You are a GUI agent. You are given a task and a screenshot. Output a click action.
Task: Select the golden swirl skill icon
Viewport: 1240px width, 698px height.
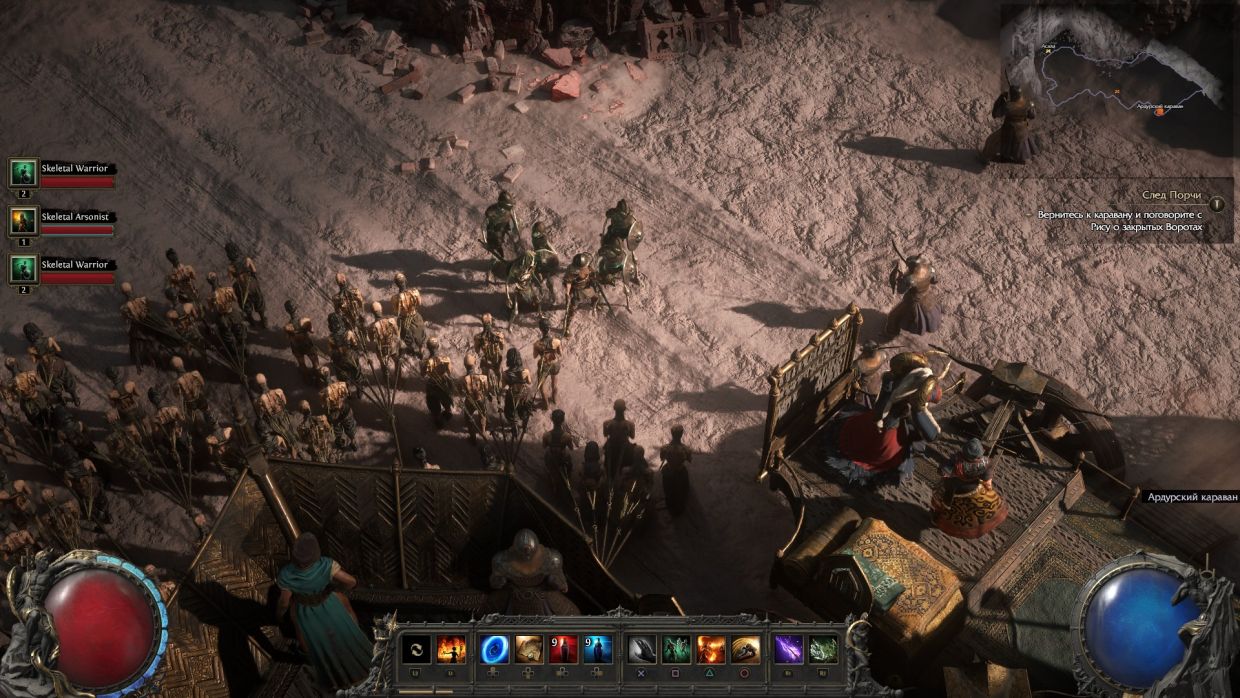(x=745, y=650)
